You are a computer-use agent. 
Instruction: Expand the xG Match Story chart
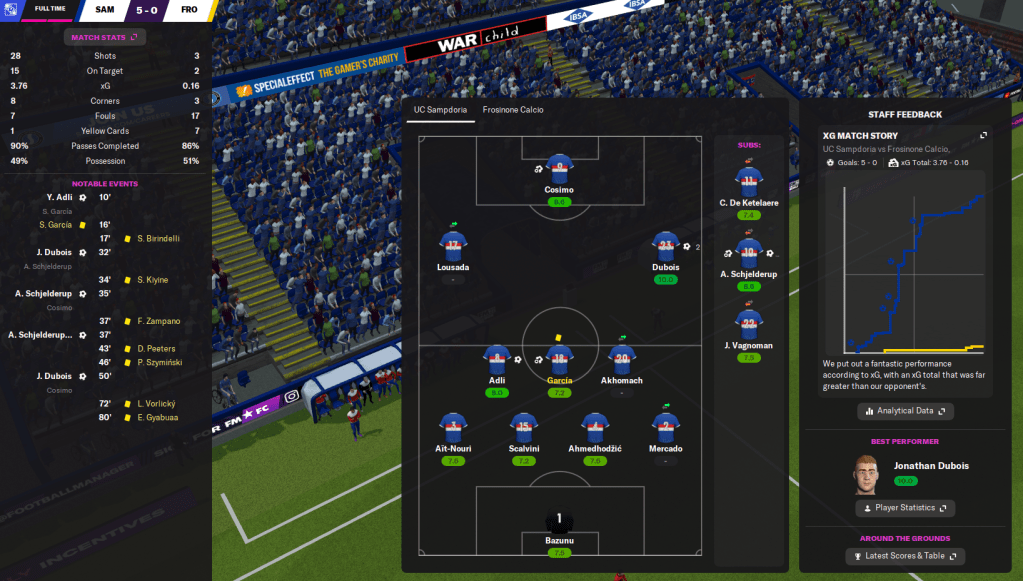click(x=983, y=136)
